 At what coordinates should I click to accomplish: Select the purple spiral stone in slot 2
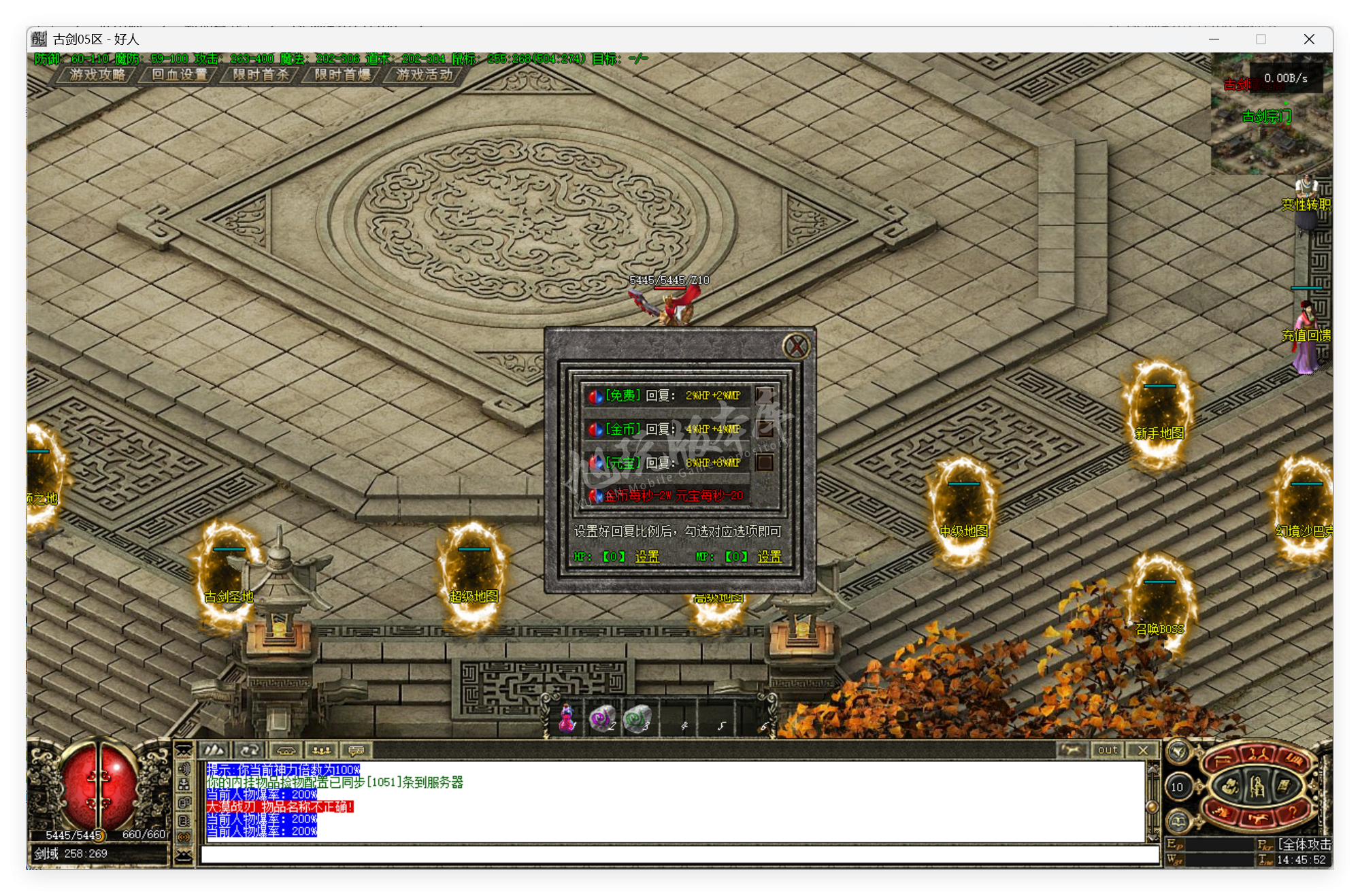601,719
